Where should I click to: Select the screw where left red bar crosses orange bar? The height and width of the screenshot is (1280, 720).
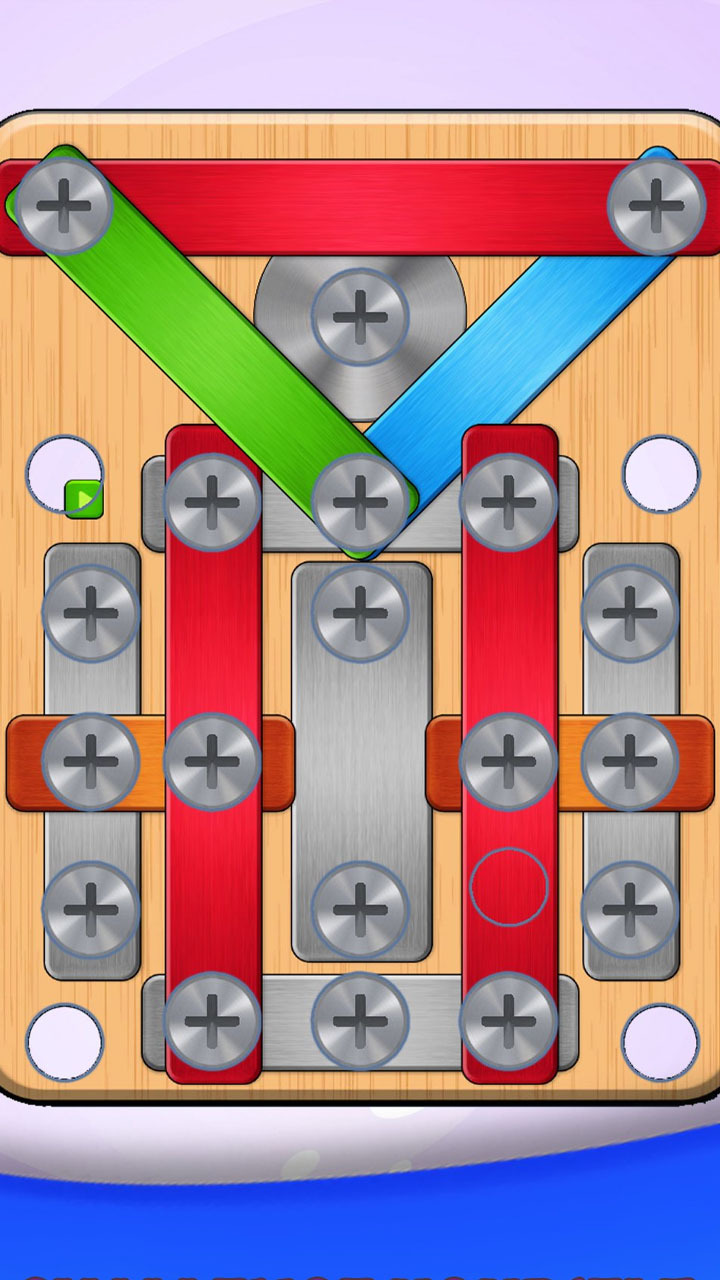coord(212,762)
